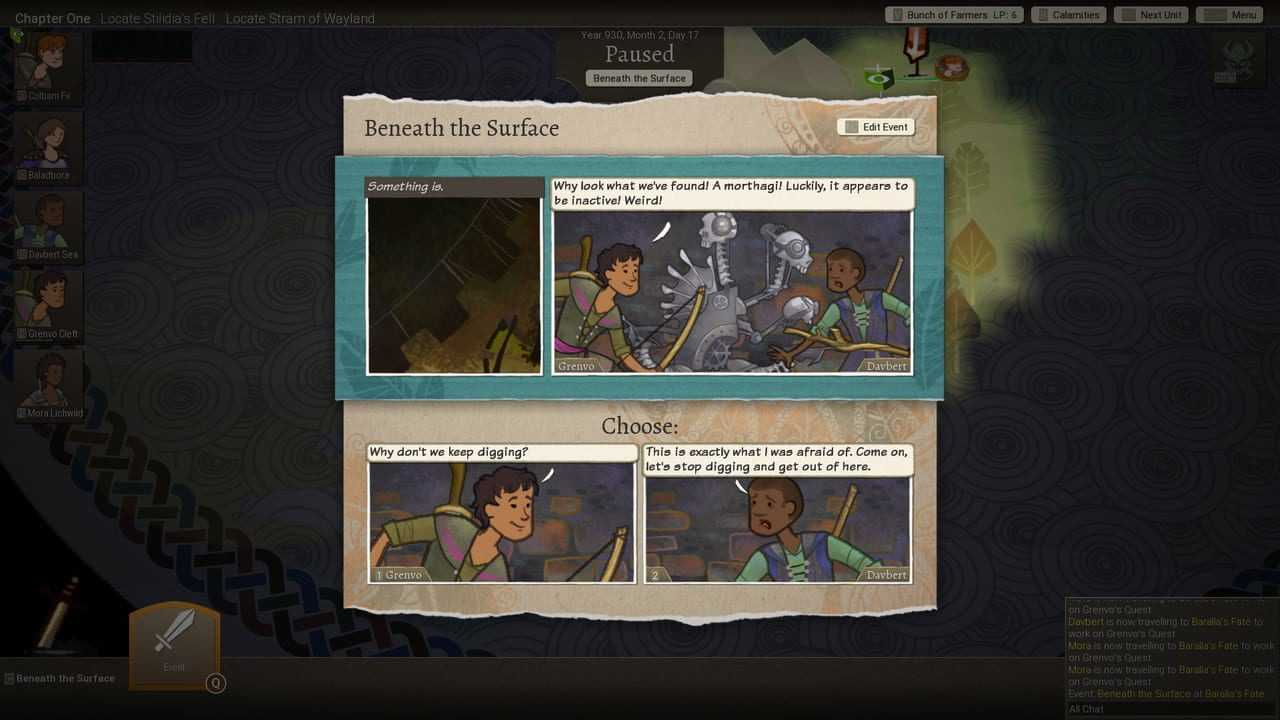
Task: Open the Calamities panel
Action: point(1068,14)
